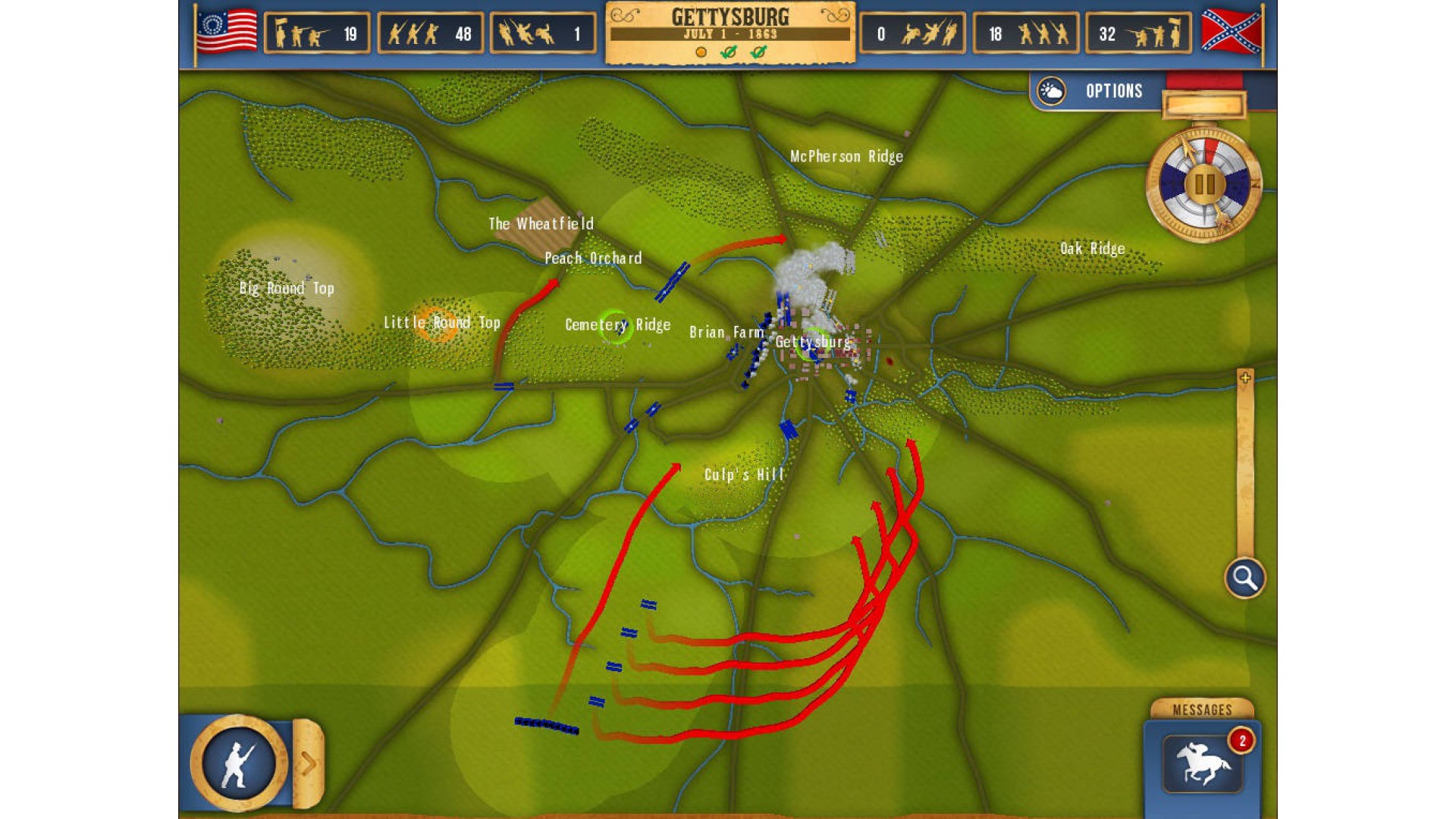The width and height of the screenshot is (1456, 819).
Task: Open the Options menu
Action: (x=1112, y=92)
